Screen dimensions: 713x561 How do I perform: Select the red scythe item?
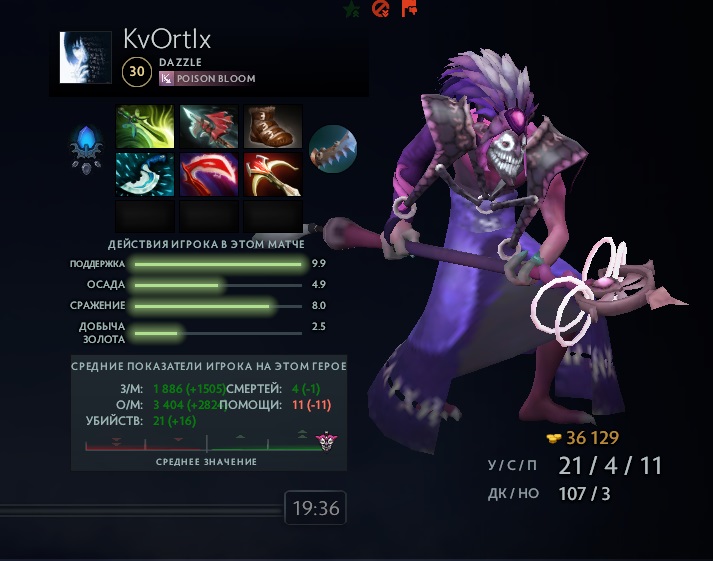(x=210, y=173)
